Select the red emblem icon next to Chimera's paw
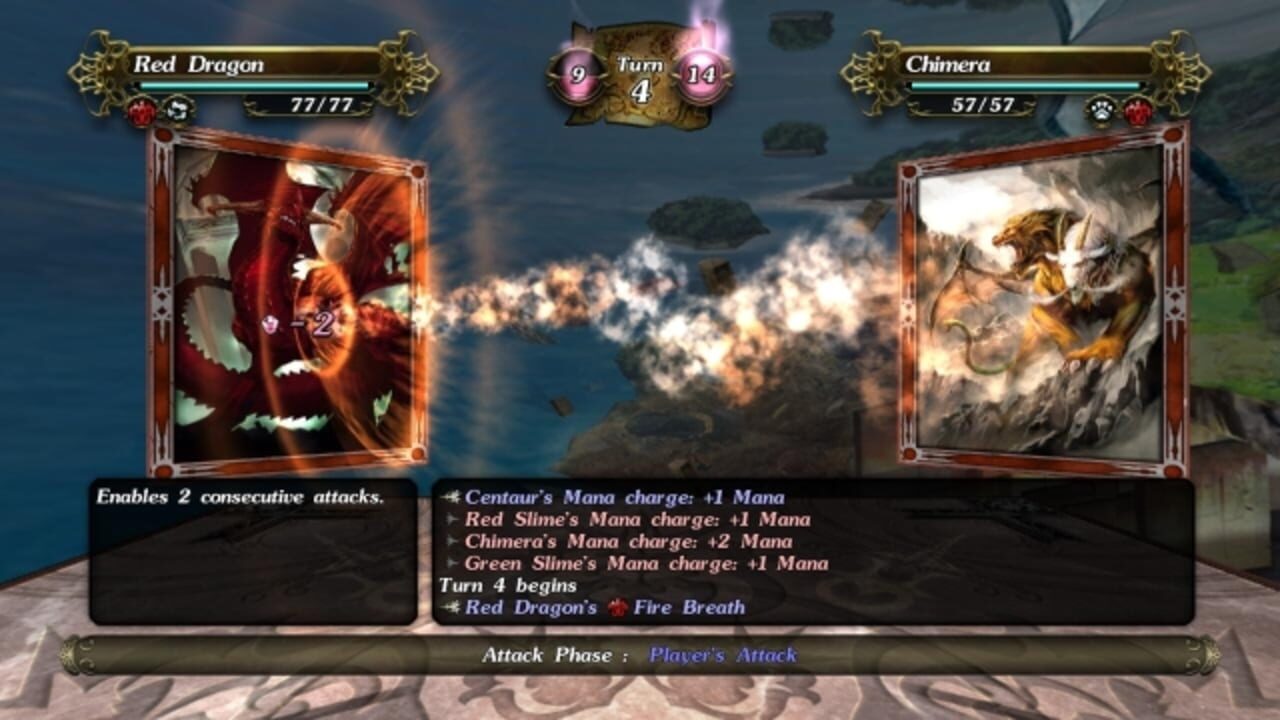The width and height of the screenshot is (1280, 720). tap(1137, 110)
